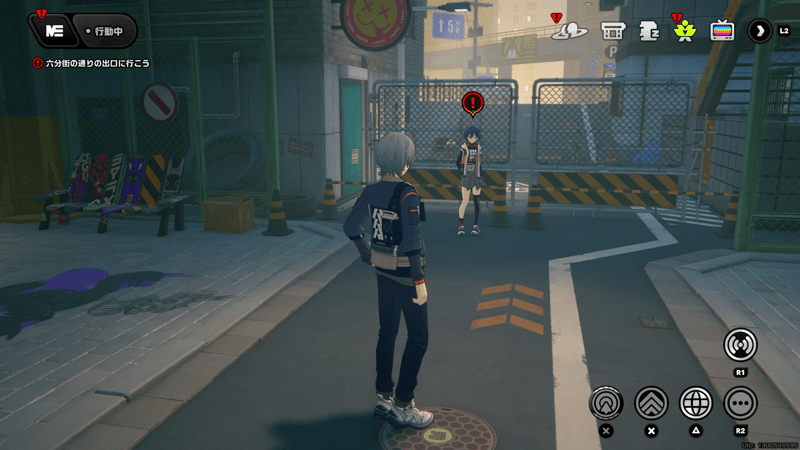Tap the upward arrow radar round button

coord(605,402)
